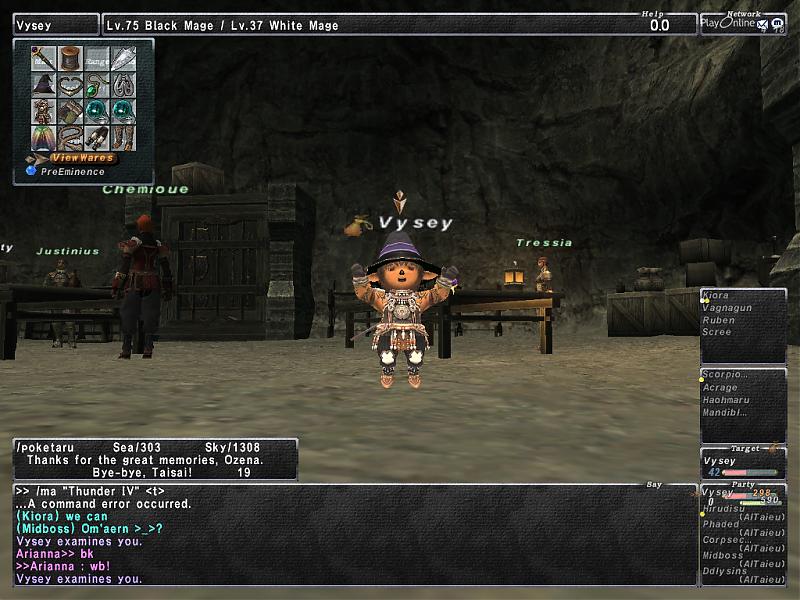Click the chat log window
Screen dimensions: 800x600
tap(350, 535)
